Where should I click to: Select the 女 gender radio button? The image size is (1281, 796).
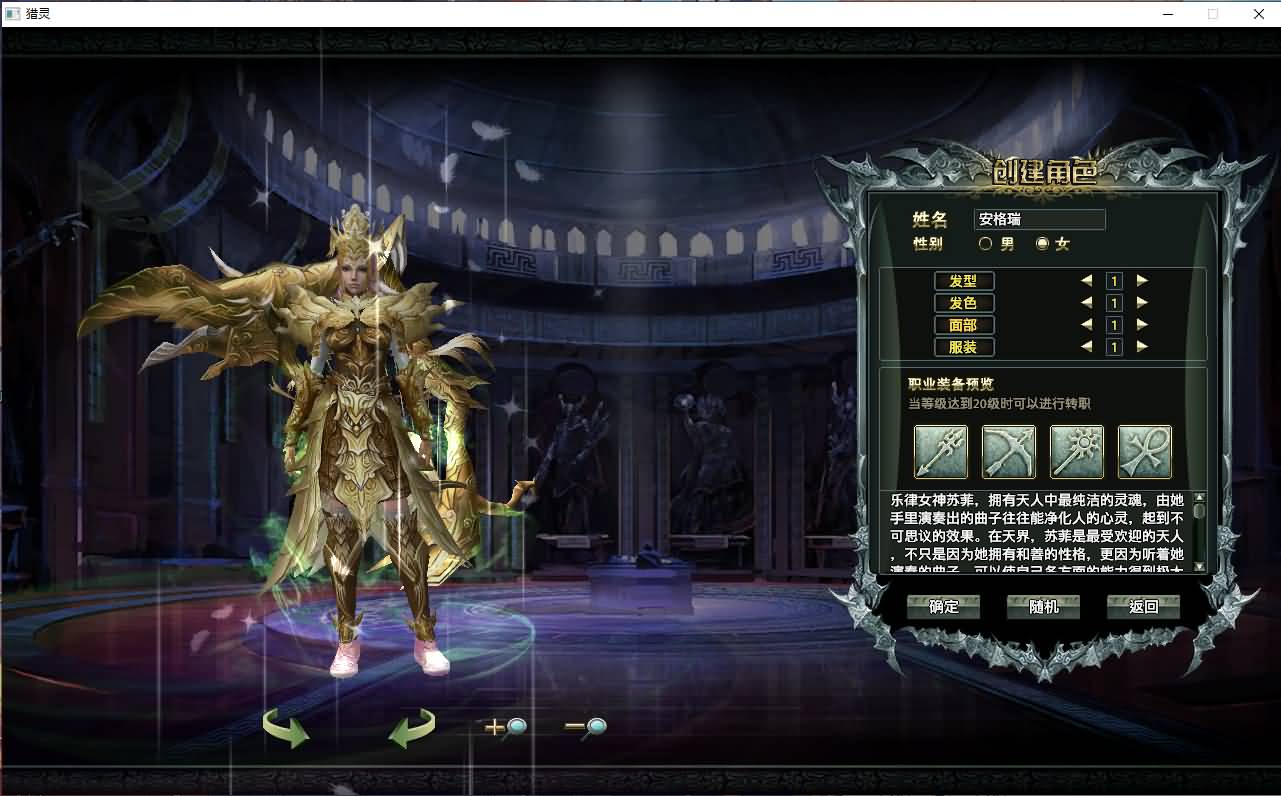tap(1041, 243)
